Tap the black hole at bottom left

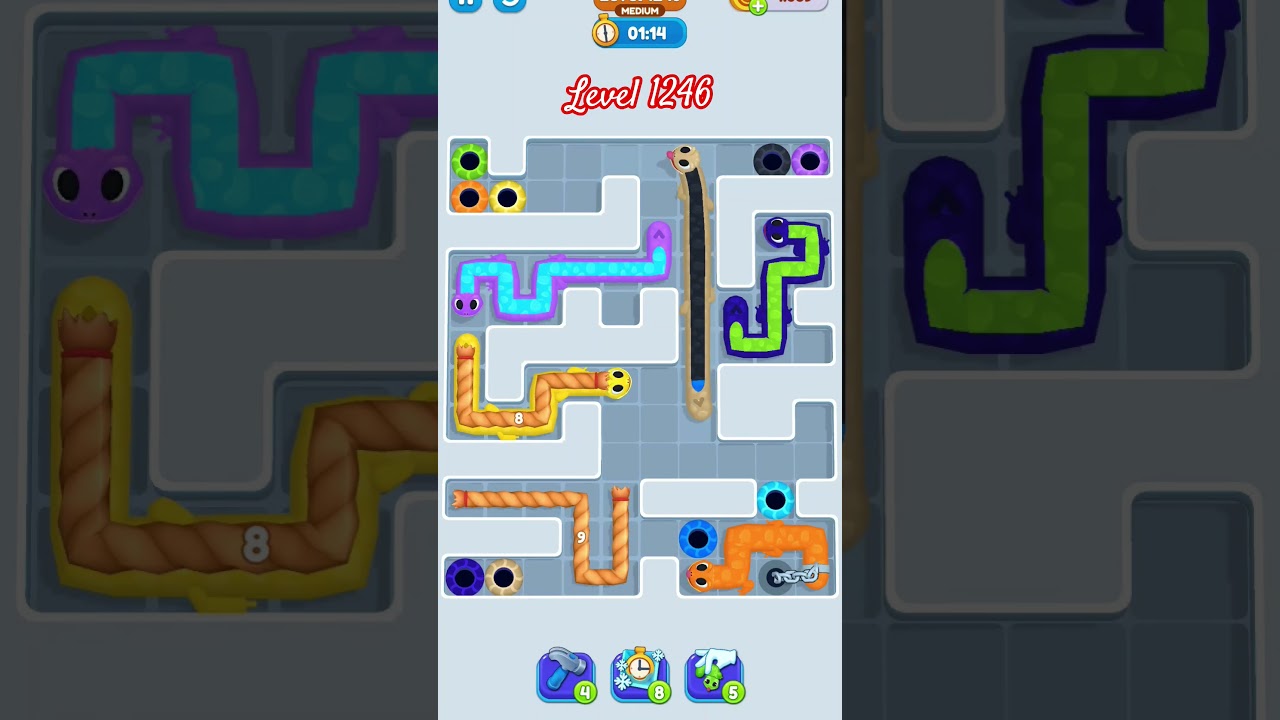(463, 575)
